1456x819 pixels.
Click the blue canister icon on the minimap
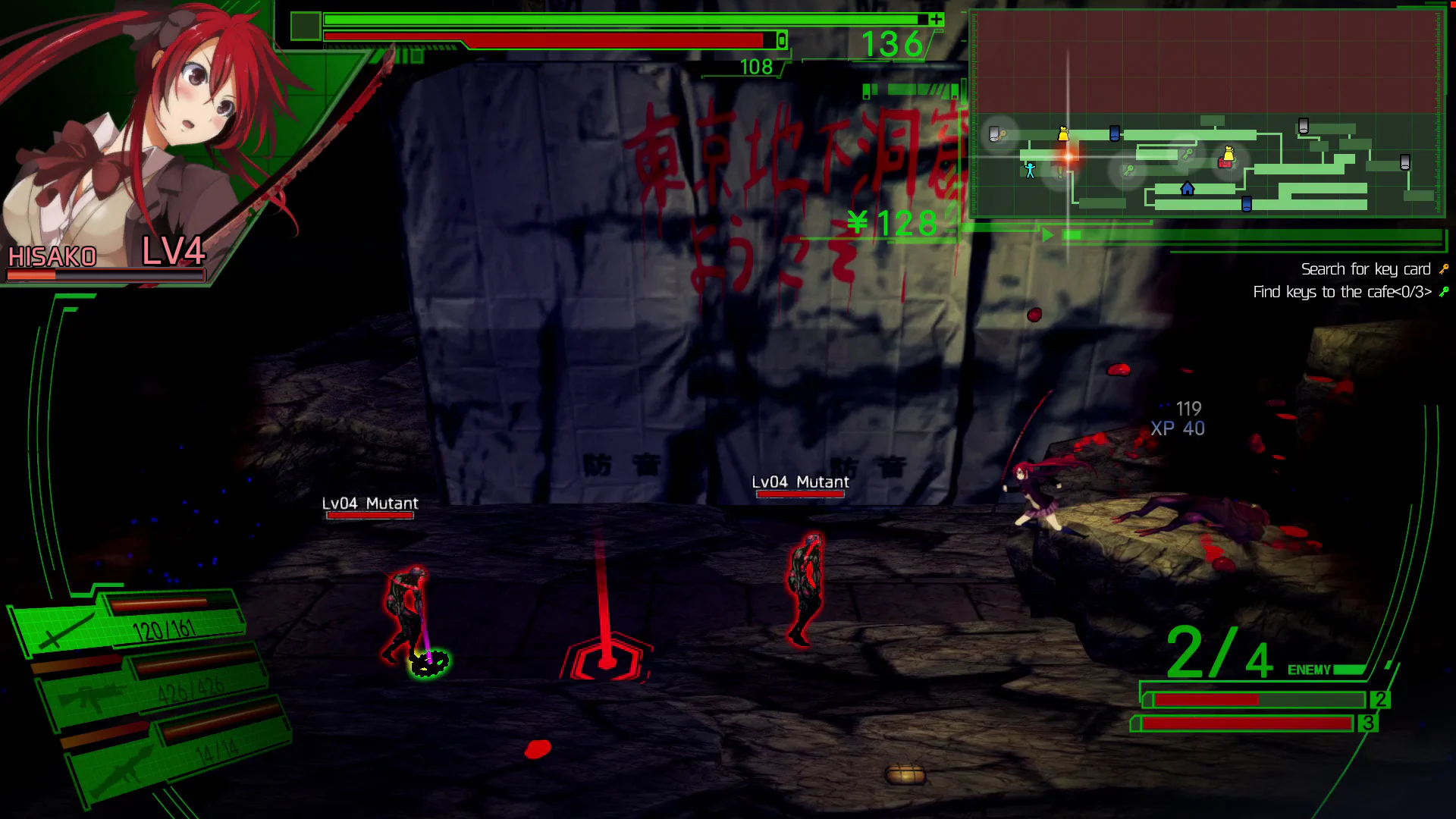(x=1114, y=133)
